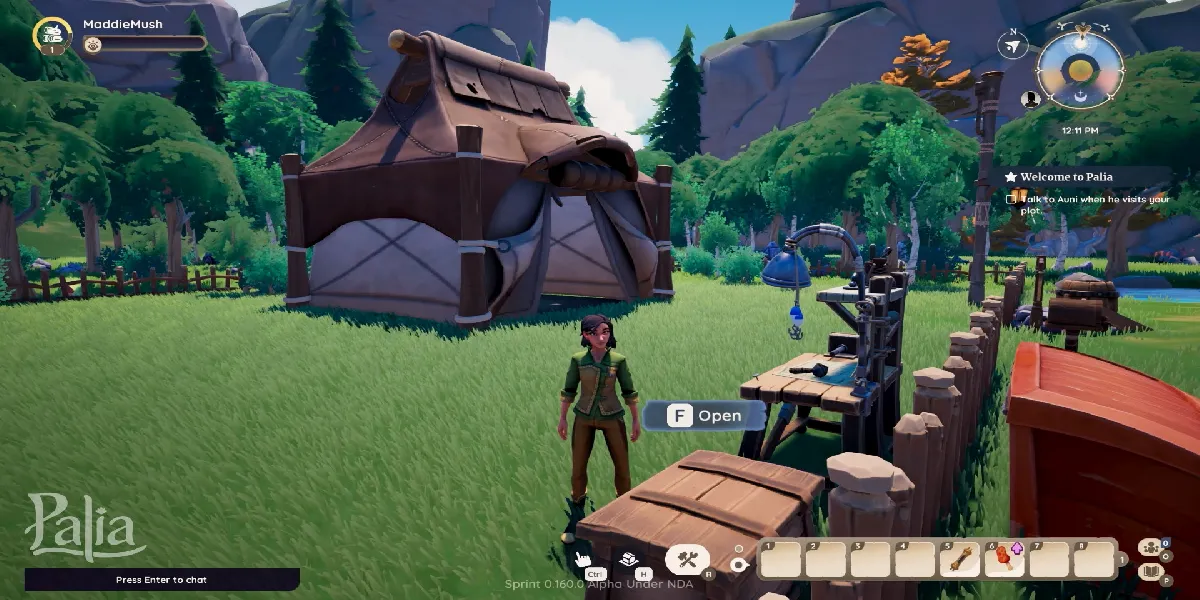This screenshot has height=600, width=1200.
Task: Open the social players panel icon
Action: coord(1149,547)
